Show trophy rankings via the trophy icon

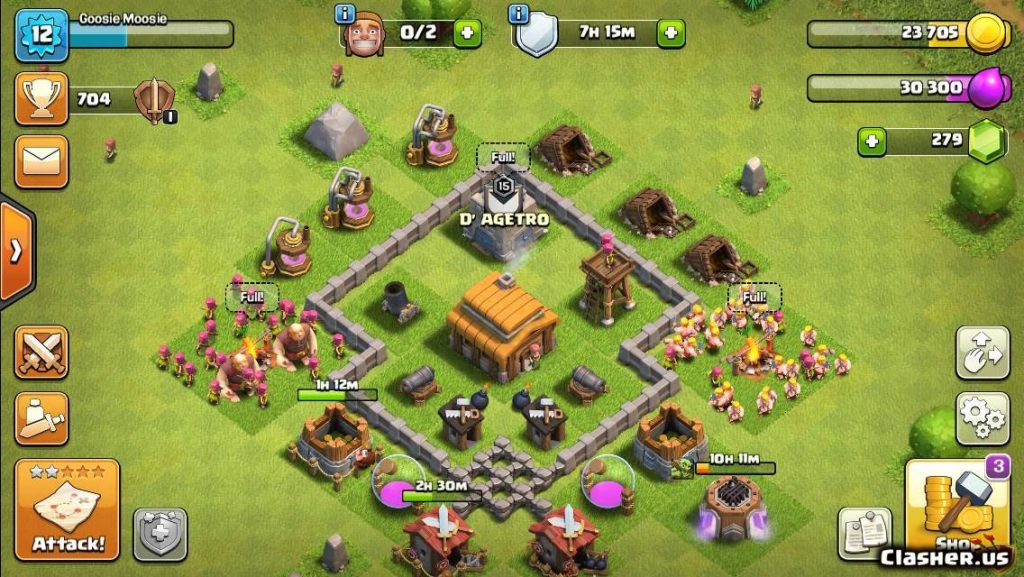coord(42,98)
